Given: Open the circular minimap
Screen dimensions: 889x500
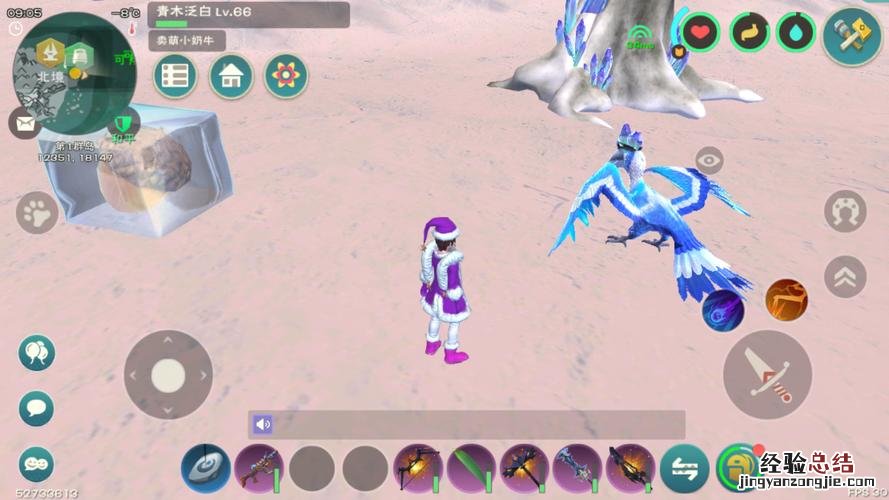Looking at the screenshot, I should coord(62,72).
